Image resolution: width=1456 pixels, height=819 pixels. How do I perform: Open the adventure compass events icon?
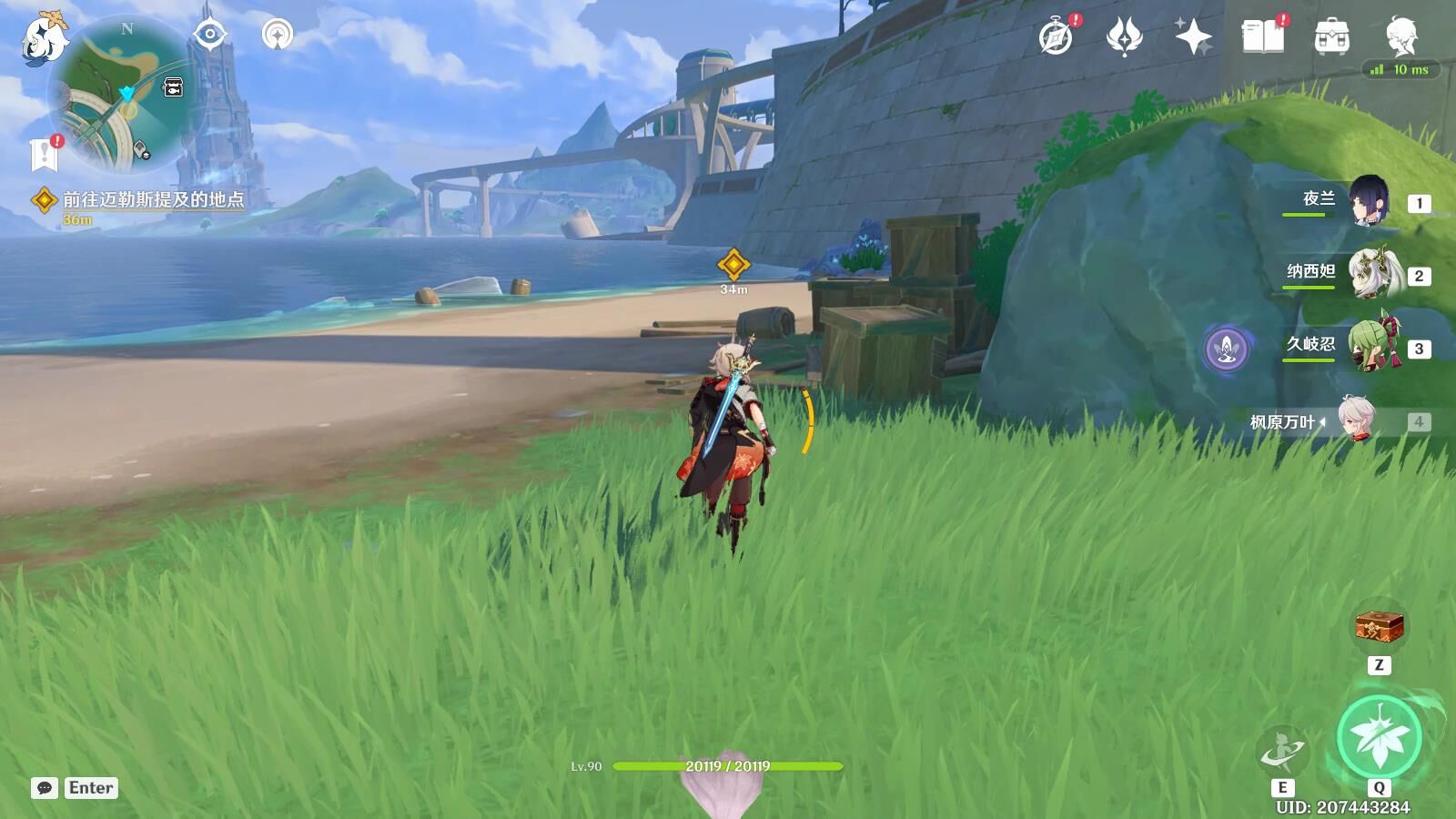(x=1057, y=37)
